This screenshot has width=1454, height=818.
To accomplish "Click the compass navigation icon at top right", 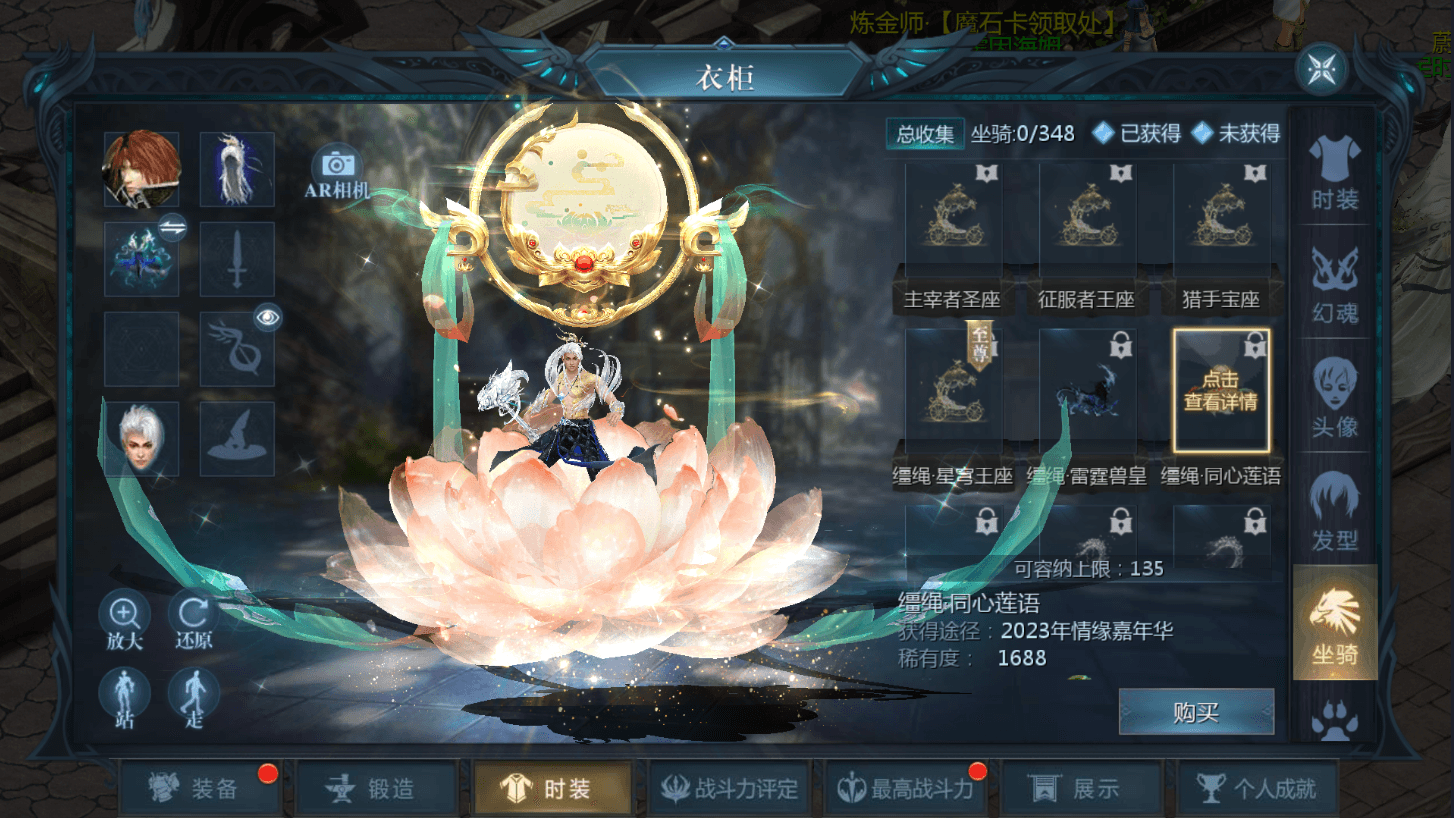I will 1322,68.
